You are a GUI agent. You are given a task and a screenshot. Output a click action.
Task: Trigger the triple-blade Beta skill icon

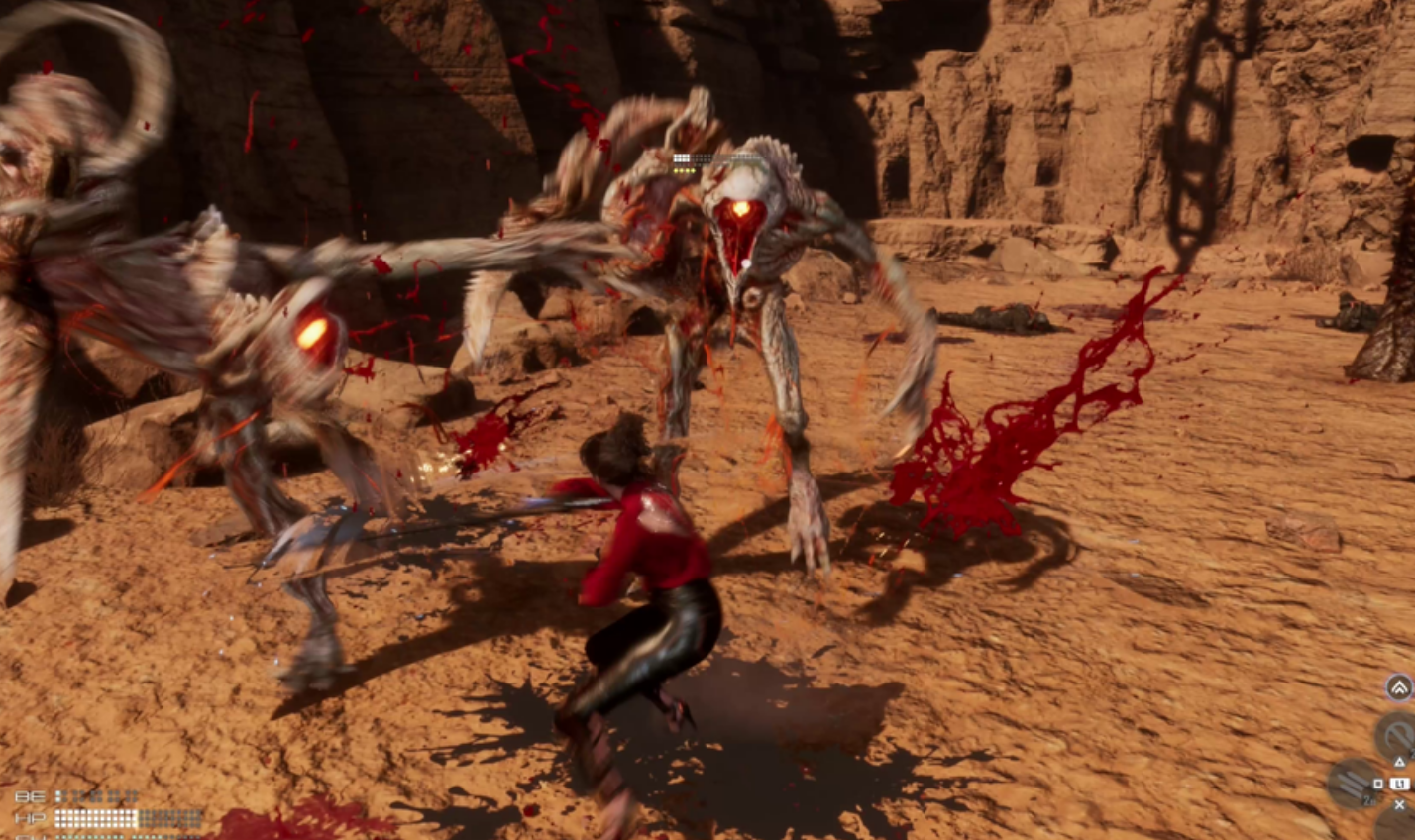(1352, 782)
